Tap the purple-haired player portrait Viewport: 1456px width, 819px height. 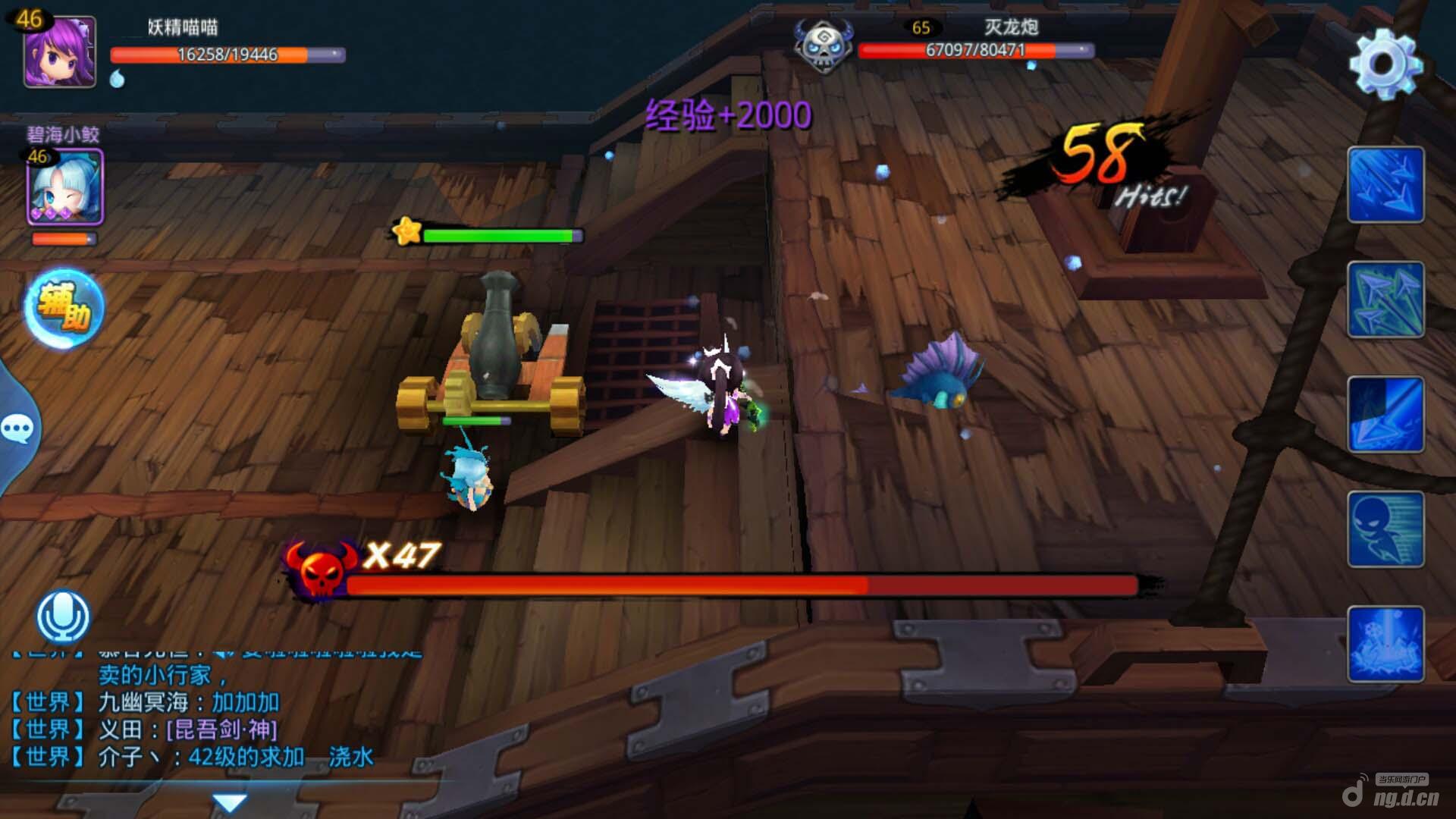pyautogui.click(x=60, y=52)
